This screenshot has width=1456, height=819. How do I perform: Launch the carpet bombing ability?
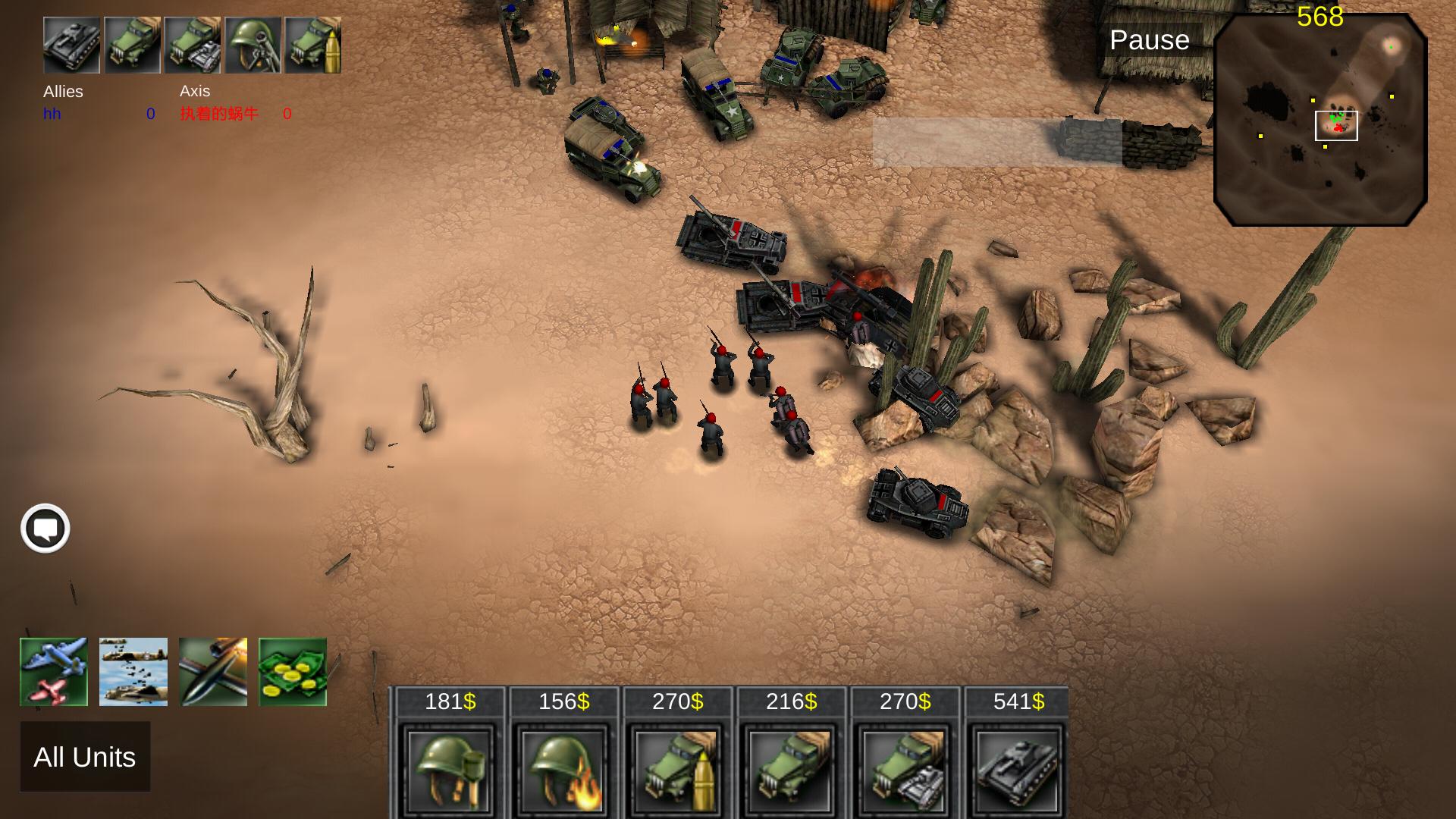pos(133,671)
